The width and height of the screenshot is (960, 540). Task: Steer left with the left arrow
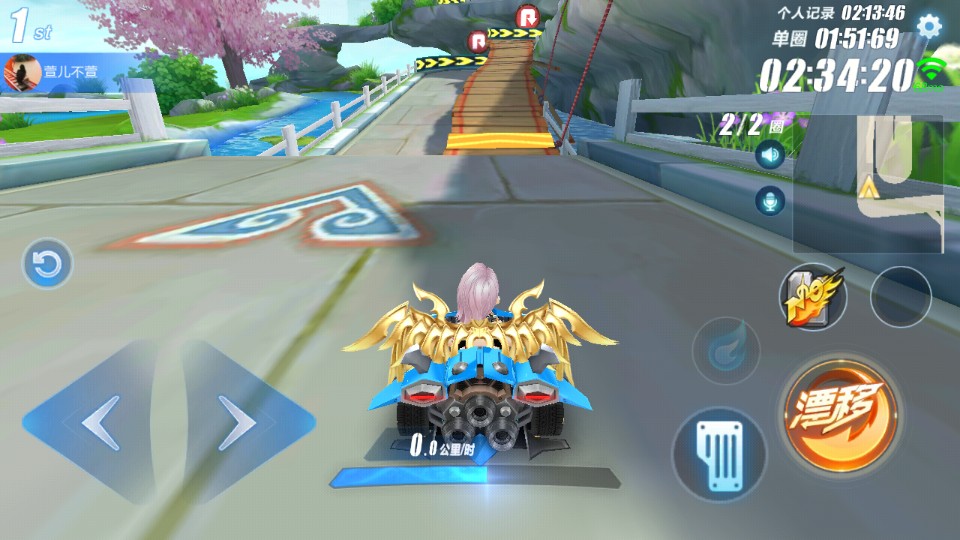tap(97, 423)
